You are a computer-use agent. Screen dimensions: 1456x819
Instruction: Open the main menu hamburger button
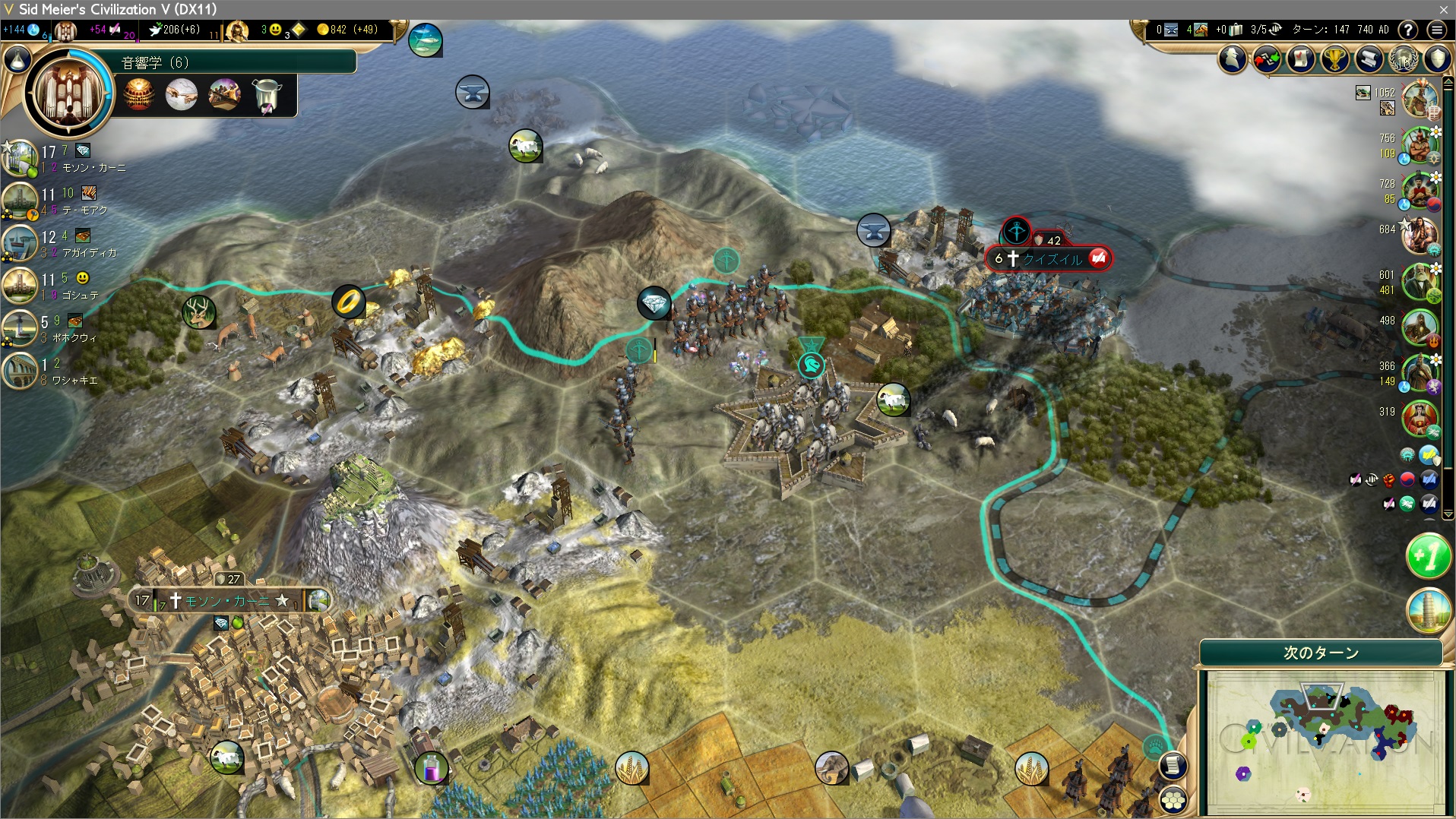coord(1436,30)
